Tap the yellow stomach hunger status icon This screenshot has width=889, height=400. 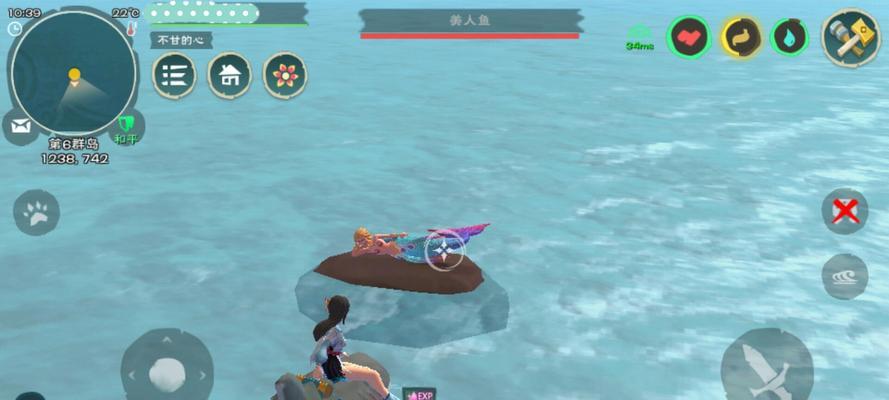pyautogui.click(x=741, y=38)
